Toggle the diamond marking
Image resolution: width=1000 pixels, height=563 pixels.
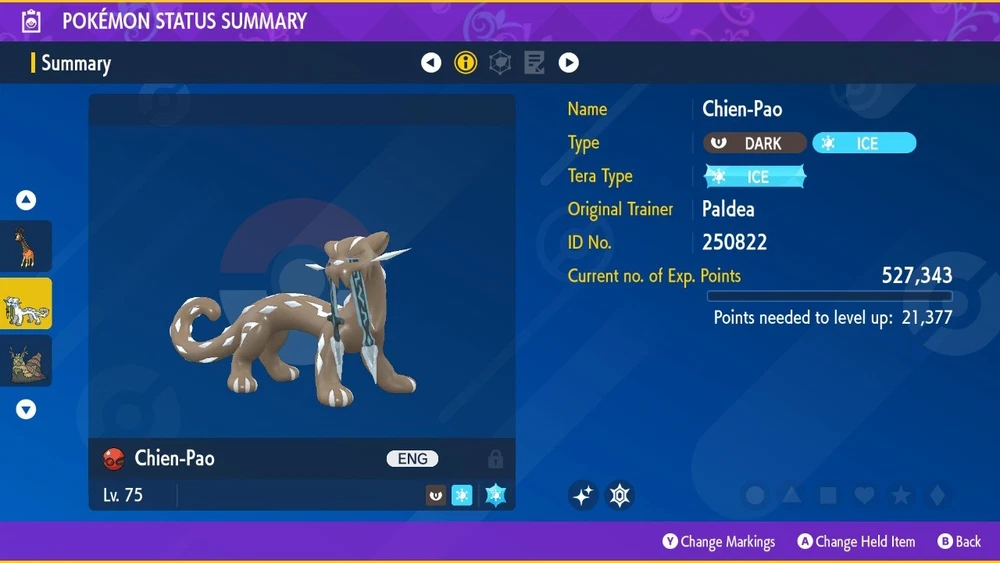[935, 495]
